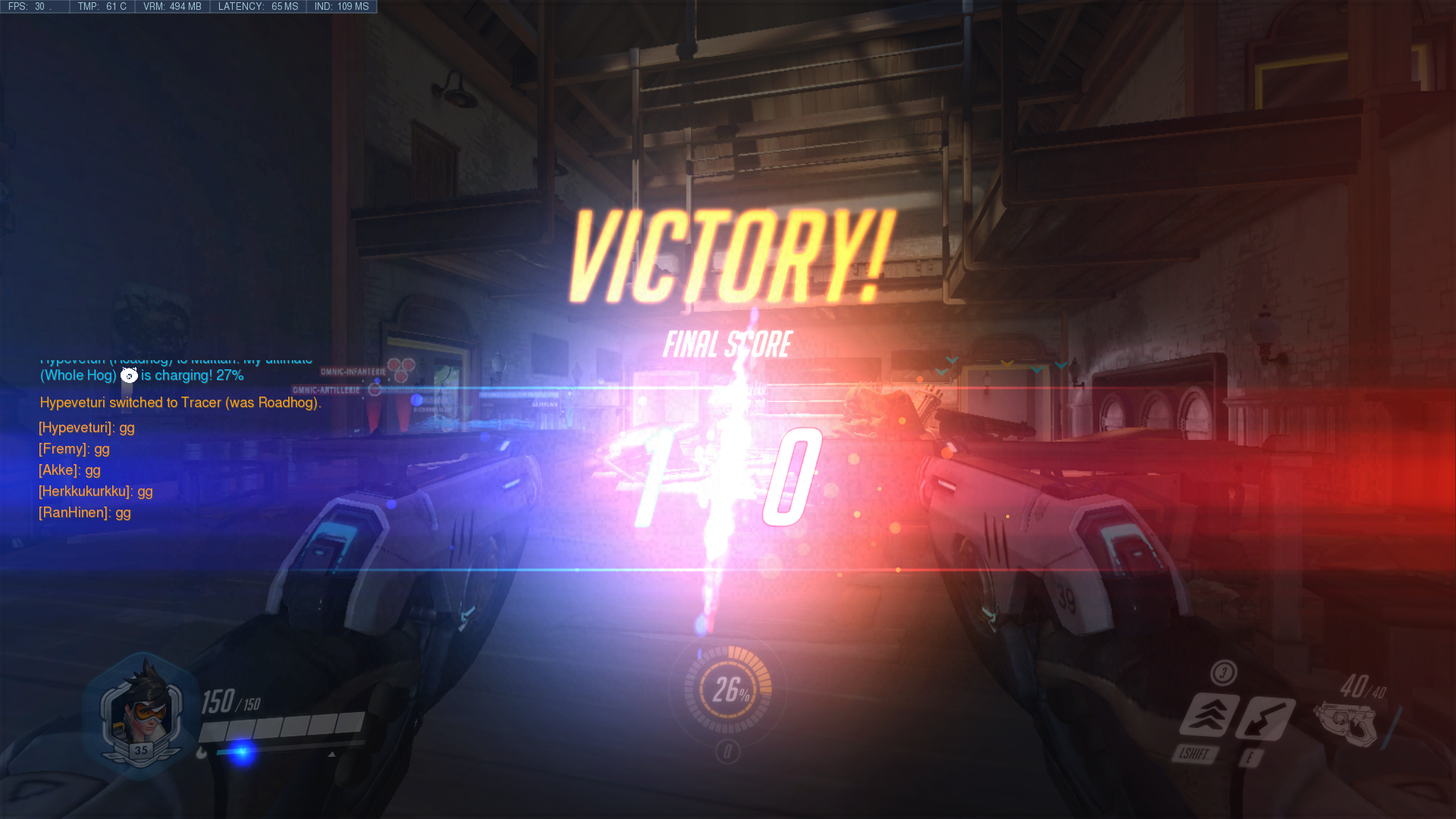Select RanHinen's gg chat line
This screenshot has height=819, width=1456.
pos(85,513)
